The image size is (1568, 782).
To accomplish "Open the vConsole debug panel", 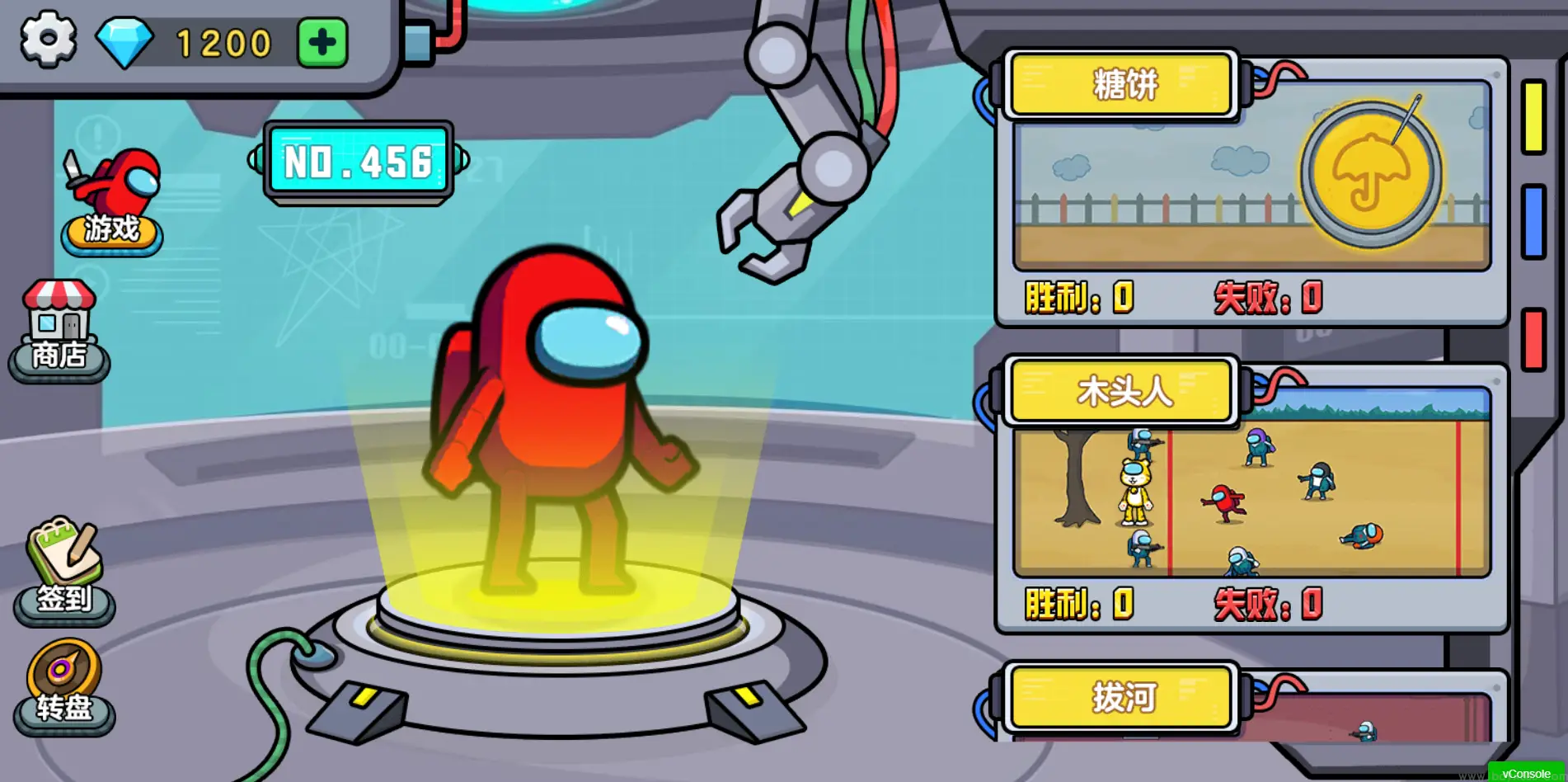I will pos(1525,773).
